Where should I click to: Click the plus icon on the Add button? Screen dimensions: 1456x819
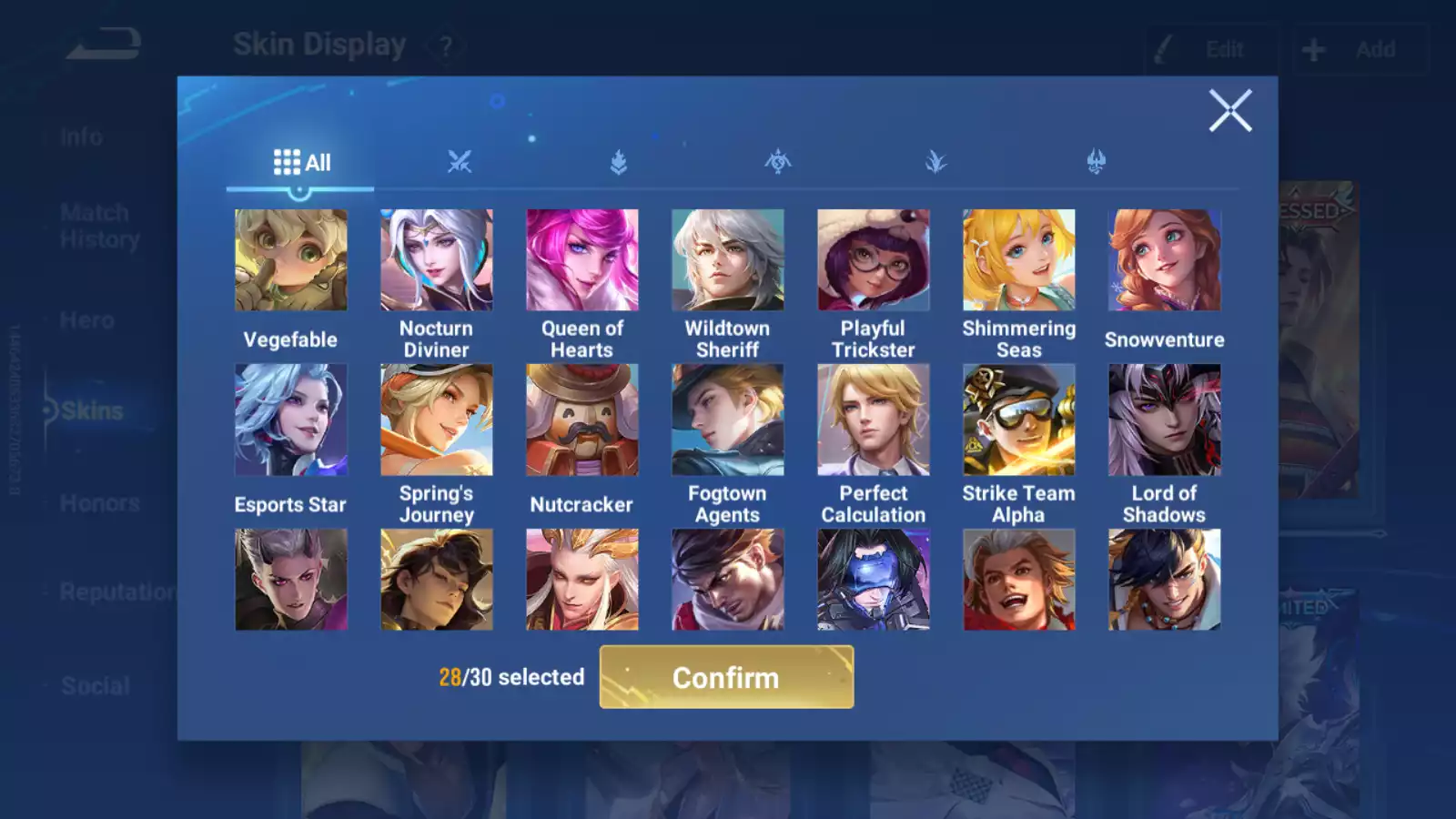tap(1313, 48)
